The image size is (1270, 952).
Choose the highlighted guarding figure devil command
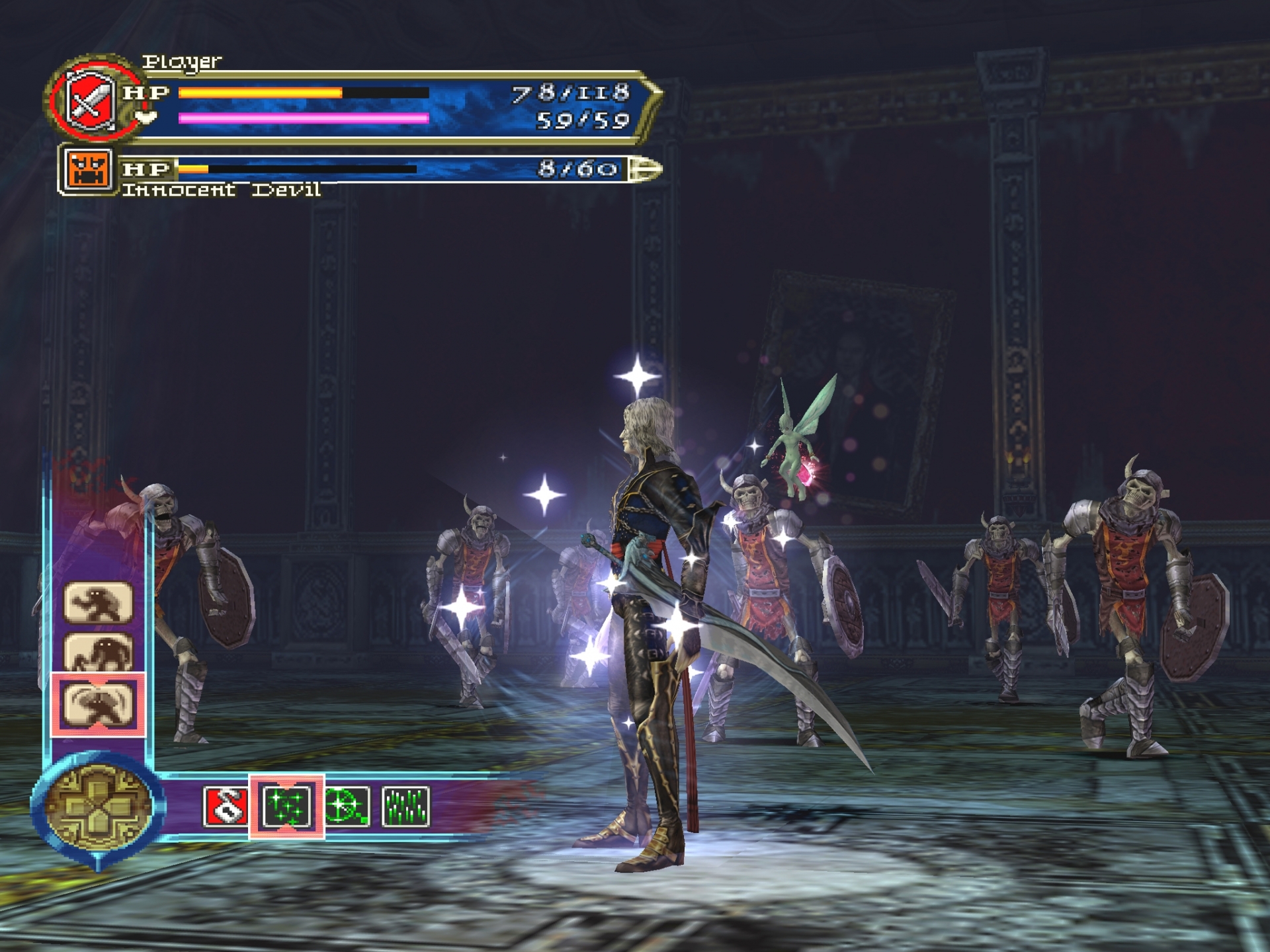coord(99,703)
